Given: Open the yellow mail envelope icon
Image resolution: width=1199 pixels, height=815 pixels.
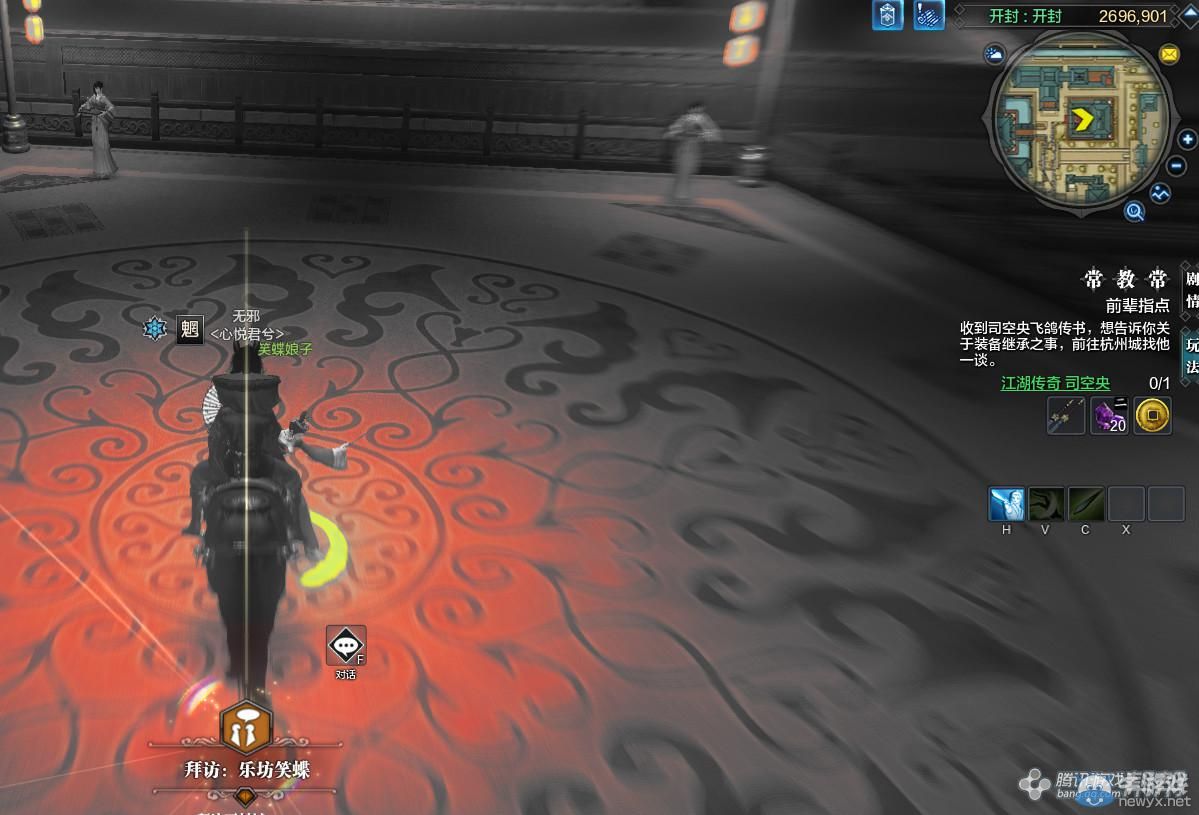Looking at the screenshot, I should [x=1168, y=53].
